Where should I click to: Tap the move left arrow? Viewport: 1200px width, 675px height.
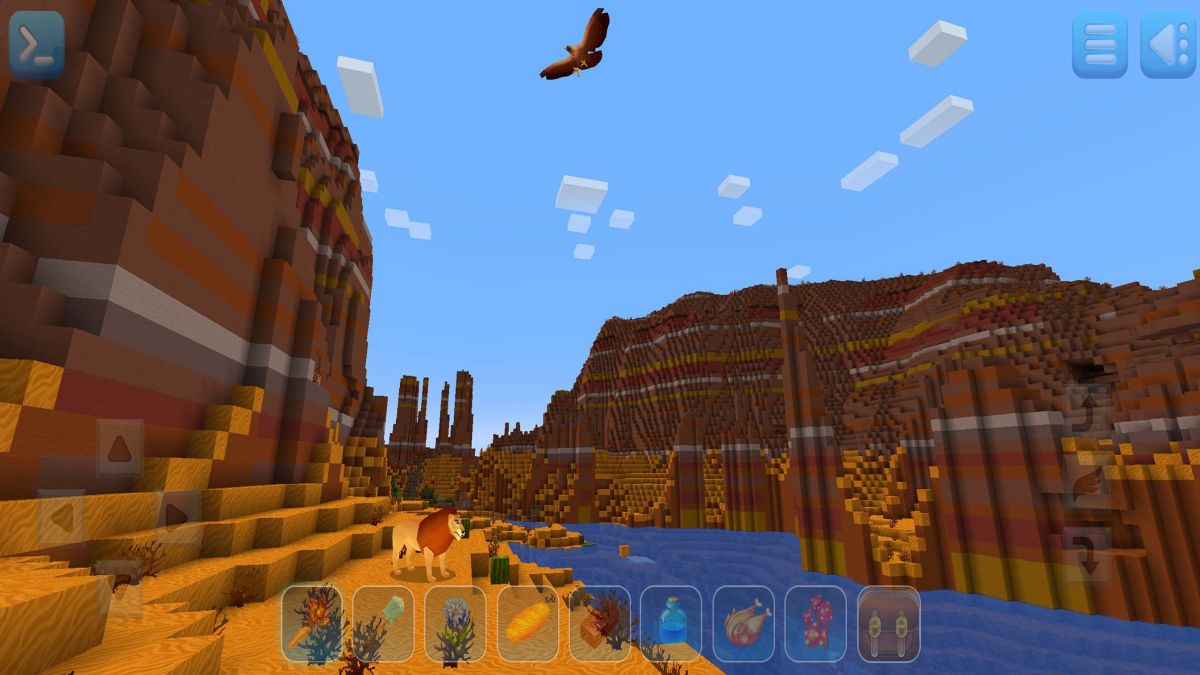61,517
